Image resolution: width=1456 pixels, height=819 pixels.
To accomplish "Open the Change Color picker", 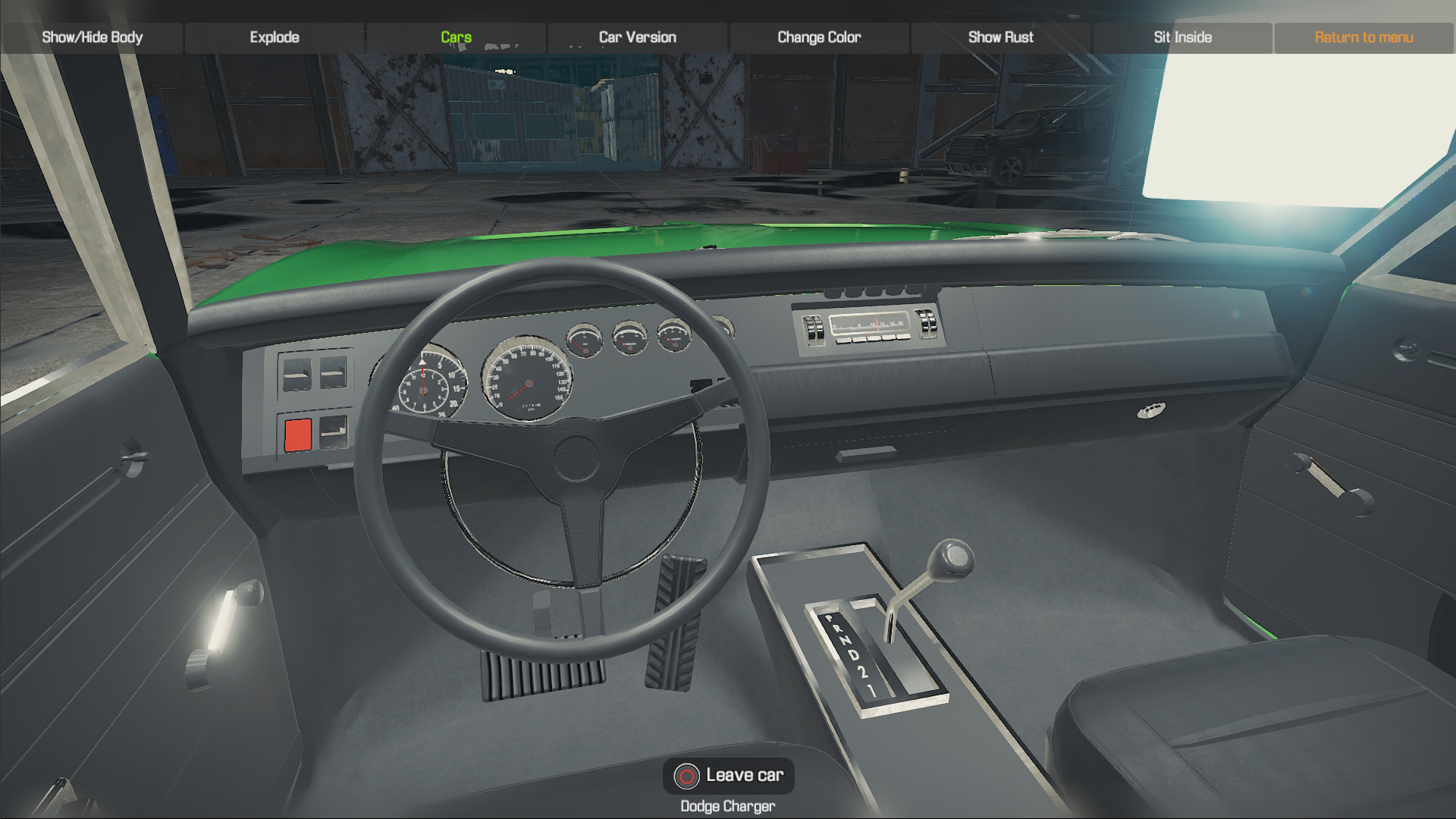I will coord(818,36).
